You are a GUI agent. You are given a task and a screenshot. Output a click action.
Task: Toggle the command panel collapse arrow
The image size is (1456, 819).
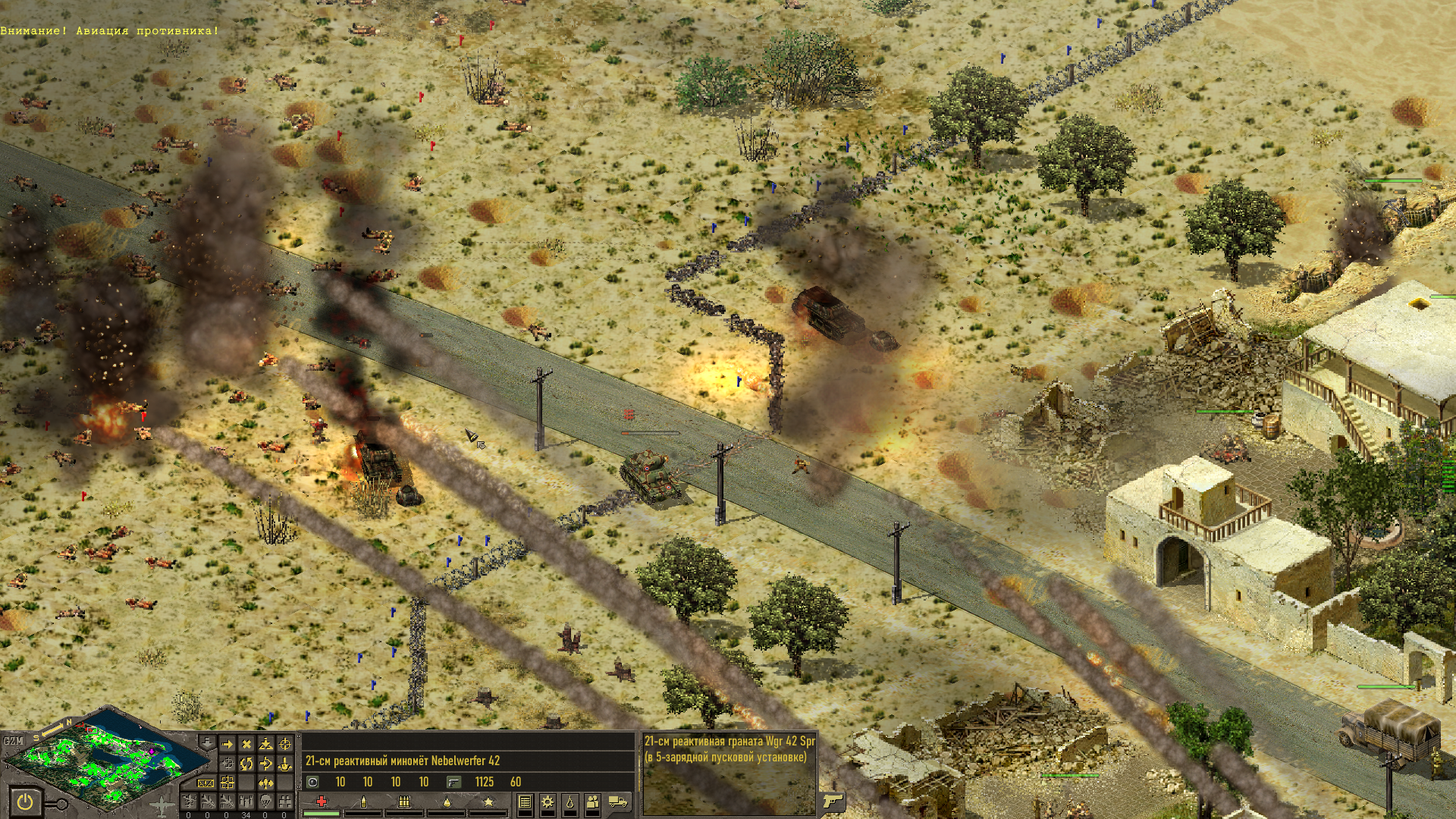(207, 742)
